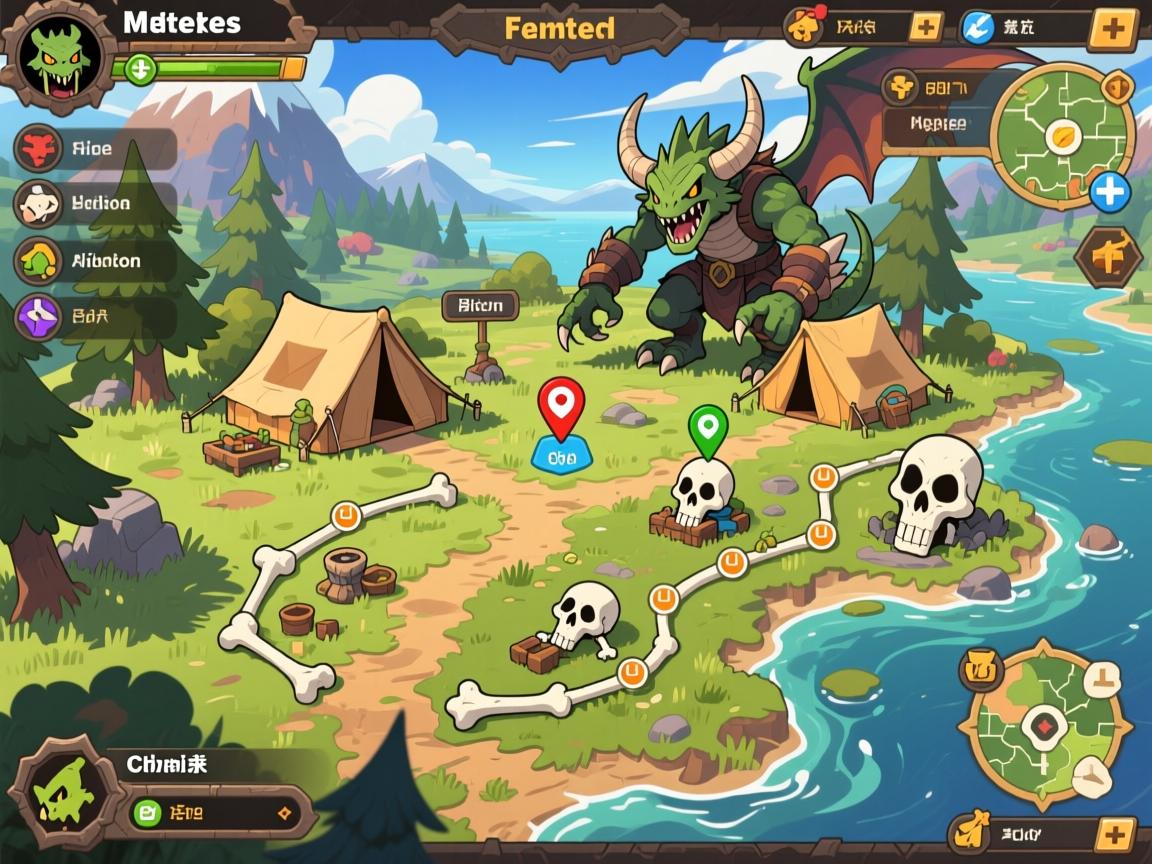
Task: Add resource with the plus beside the blue feather icon
Action: [x=1110, y=28]
